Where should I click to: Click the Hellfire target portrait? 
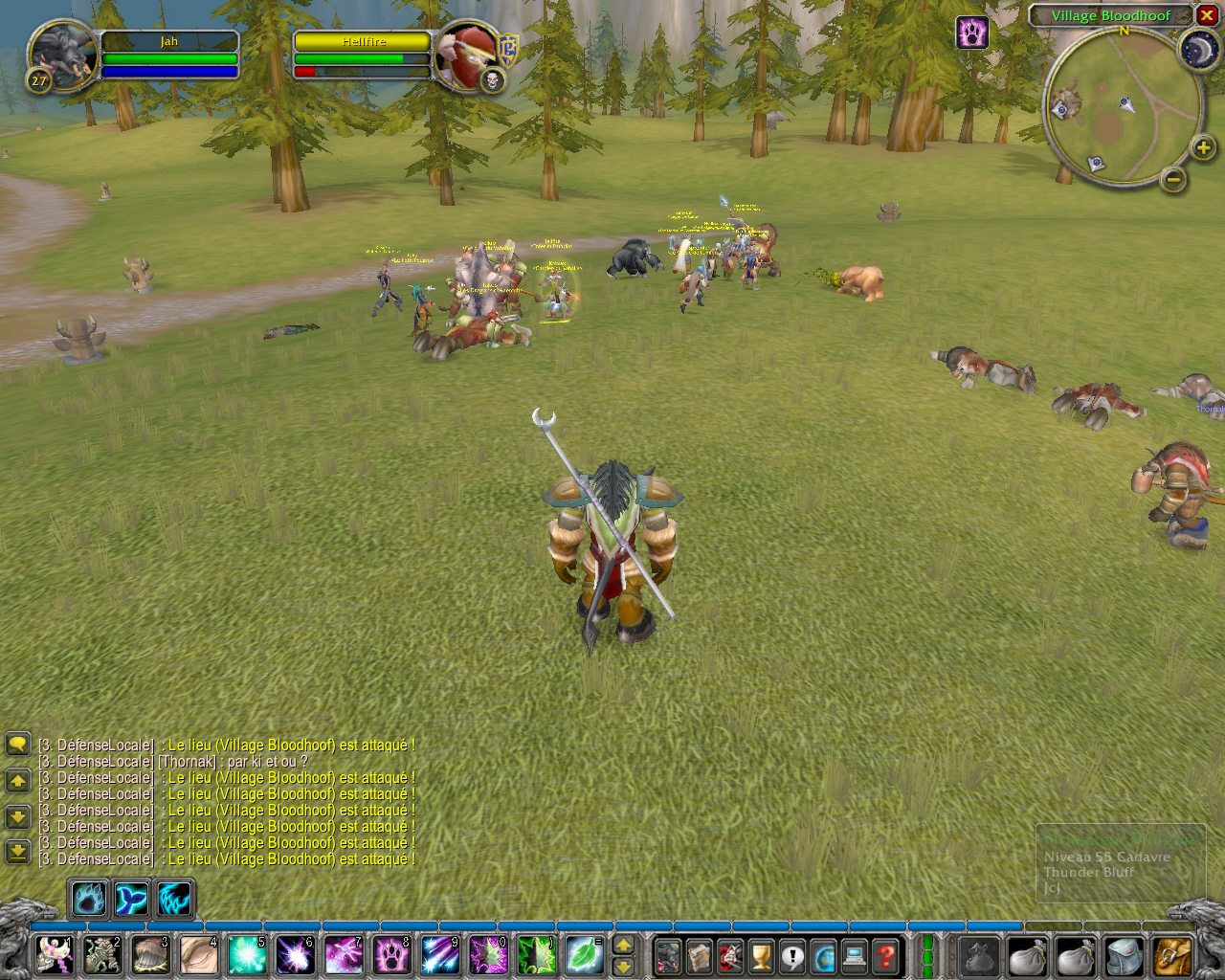coord(467,55)
